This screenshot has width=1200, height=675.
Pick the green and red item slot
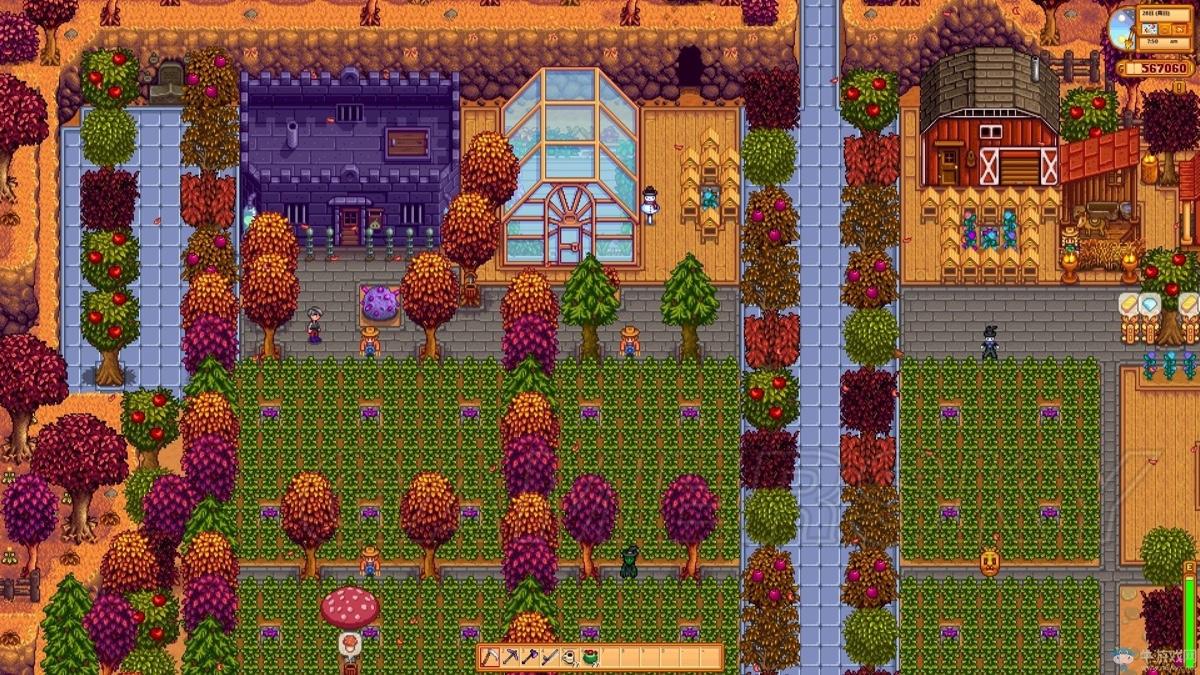pos(590,657)
